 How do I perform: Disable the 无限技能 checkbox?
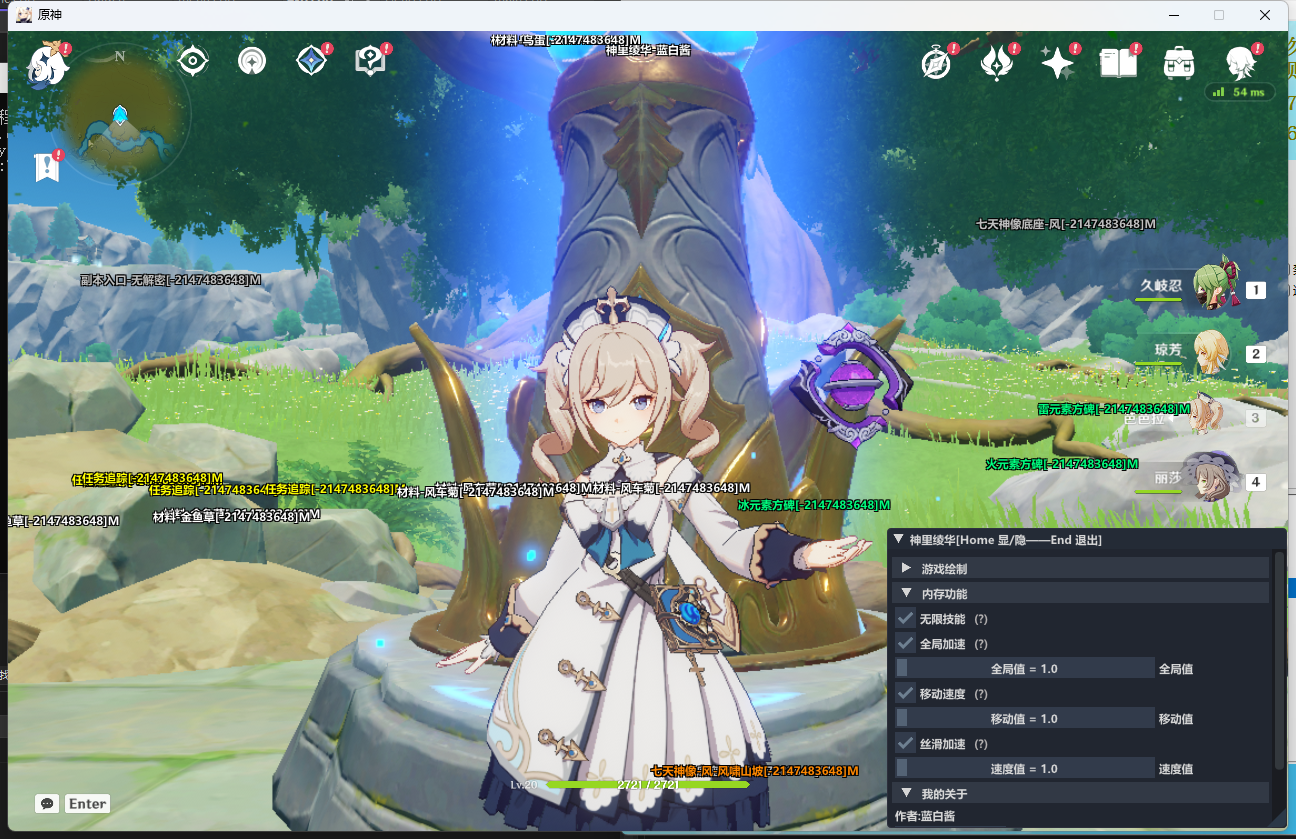[x=905, y=618]
